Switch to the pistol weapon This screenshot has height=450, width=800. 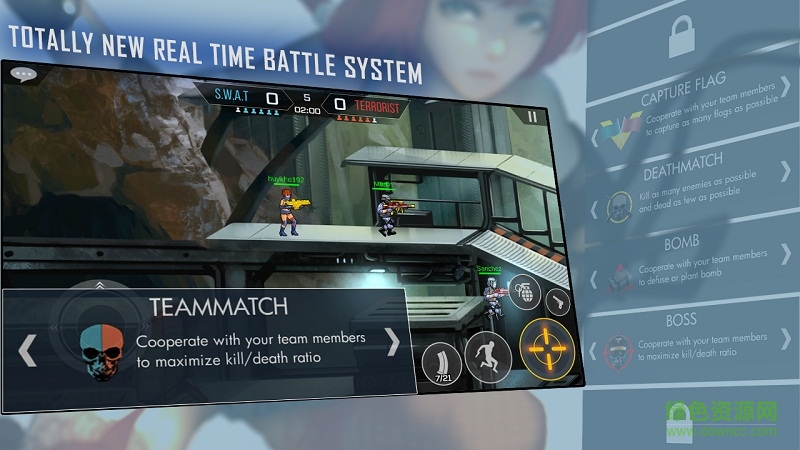click(557, 302)
